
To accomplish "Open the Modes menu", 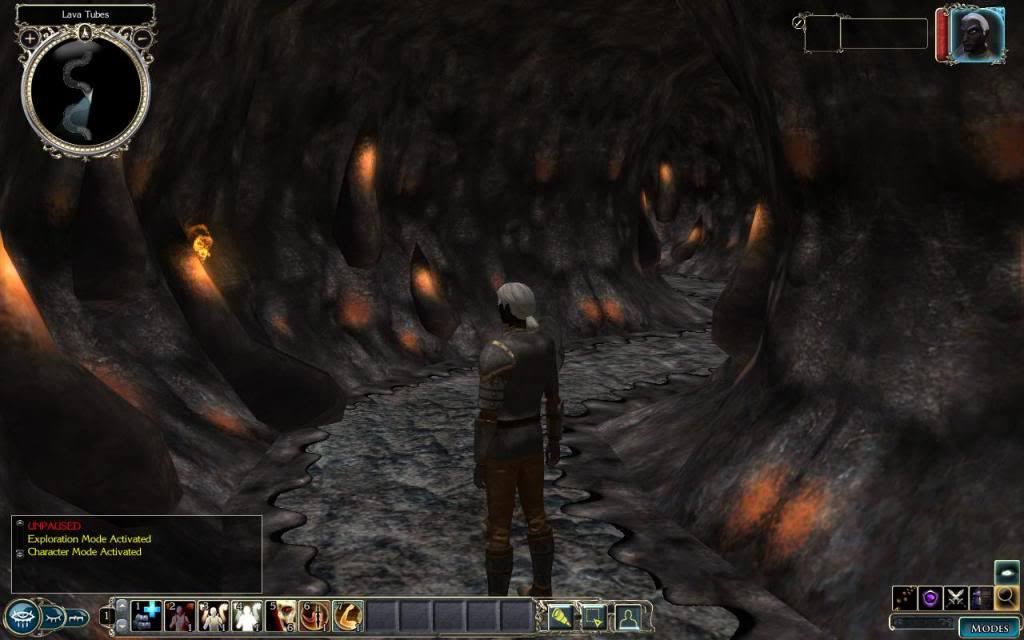I will tap(988, 628).
